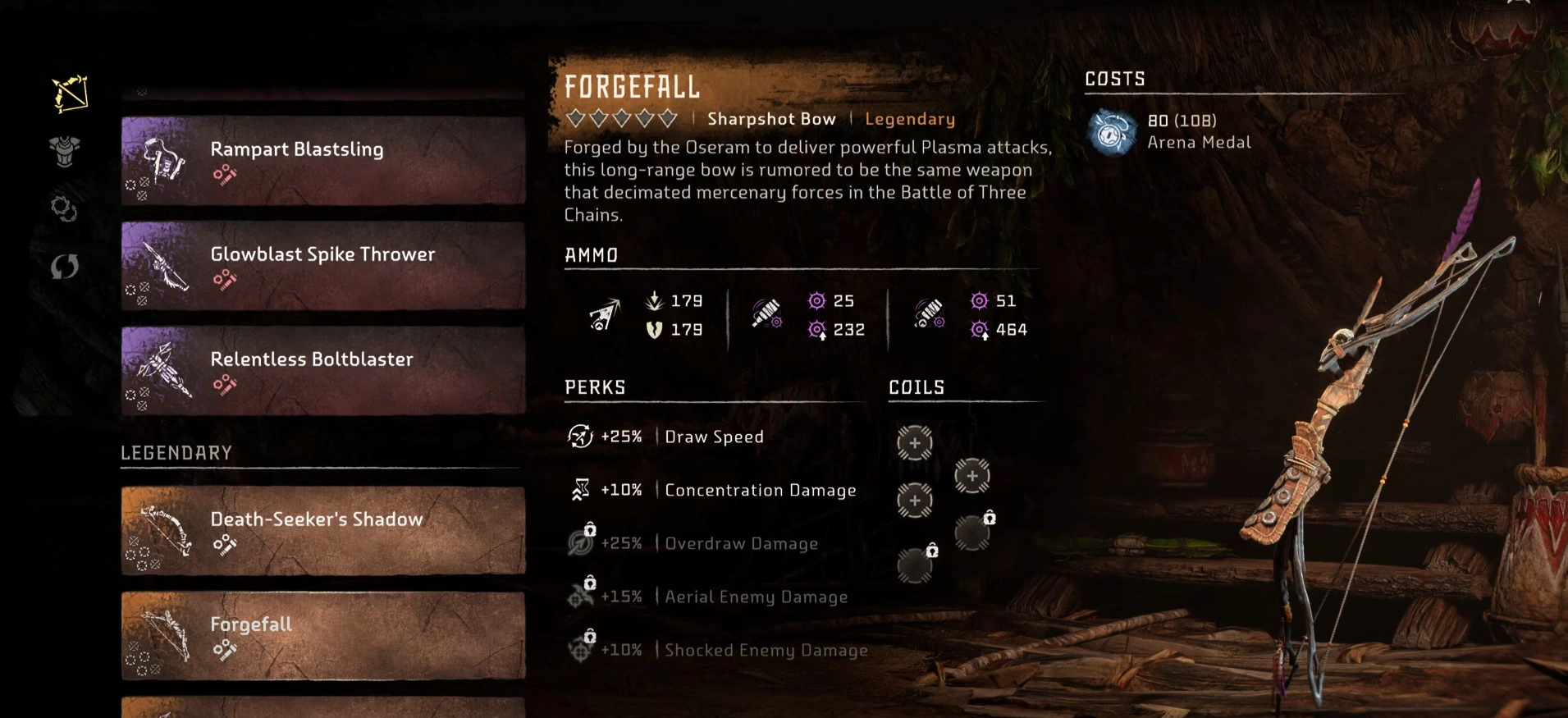Select the Relentless Boltblaster row
The height and width of the screenshot is (718, 1568).
pyautogui.click(x=322, y=370)
